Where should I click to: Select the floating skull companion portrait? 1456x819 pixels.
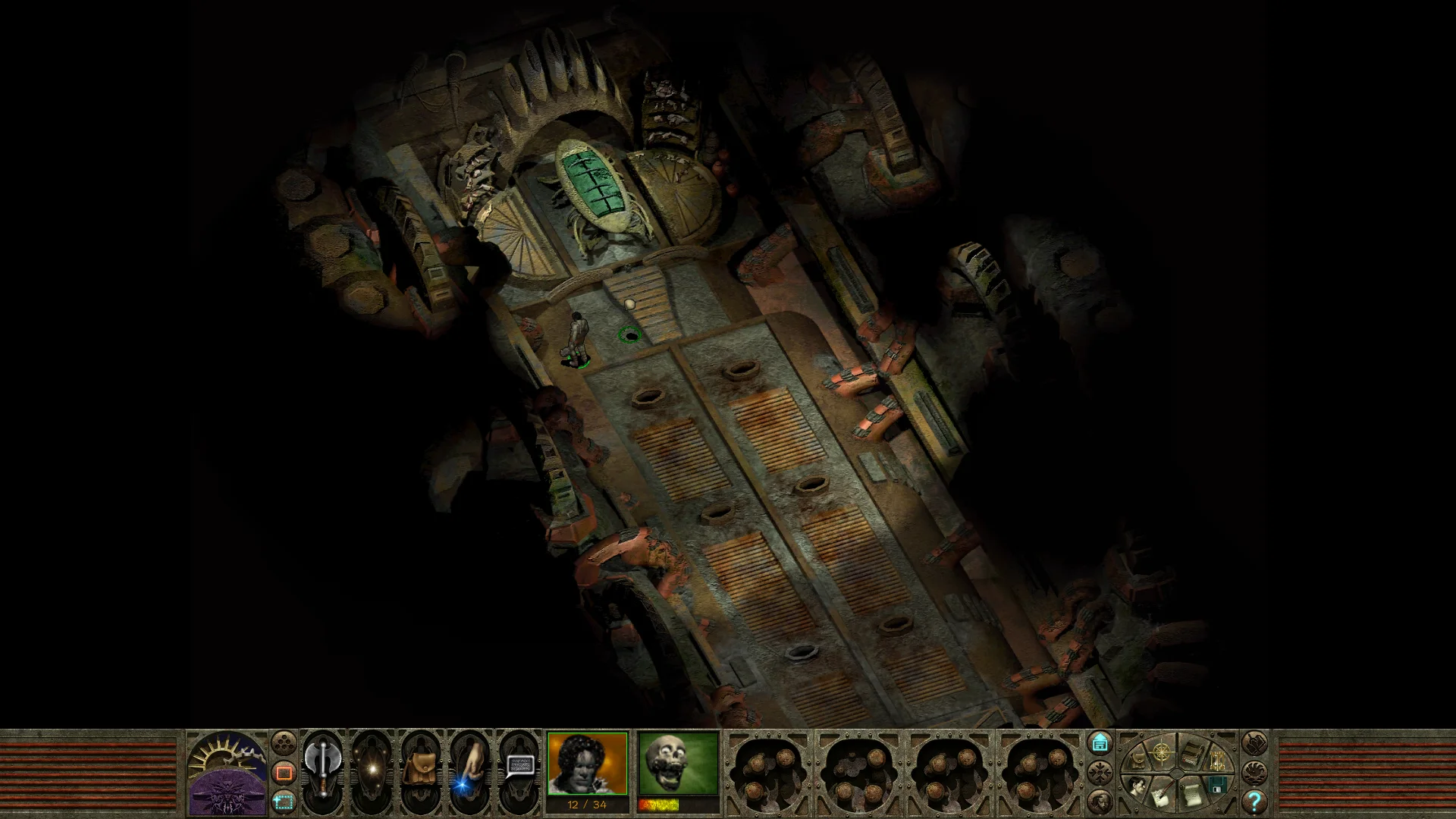click(x=678, y=763)
